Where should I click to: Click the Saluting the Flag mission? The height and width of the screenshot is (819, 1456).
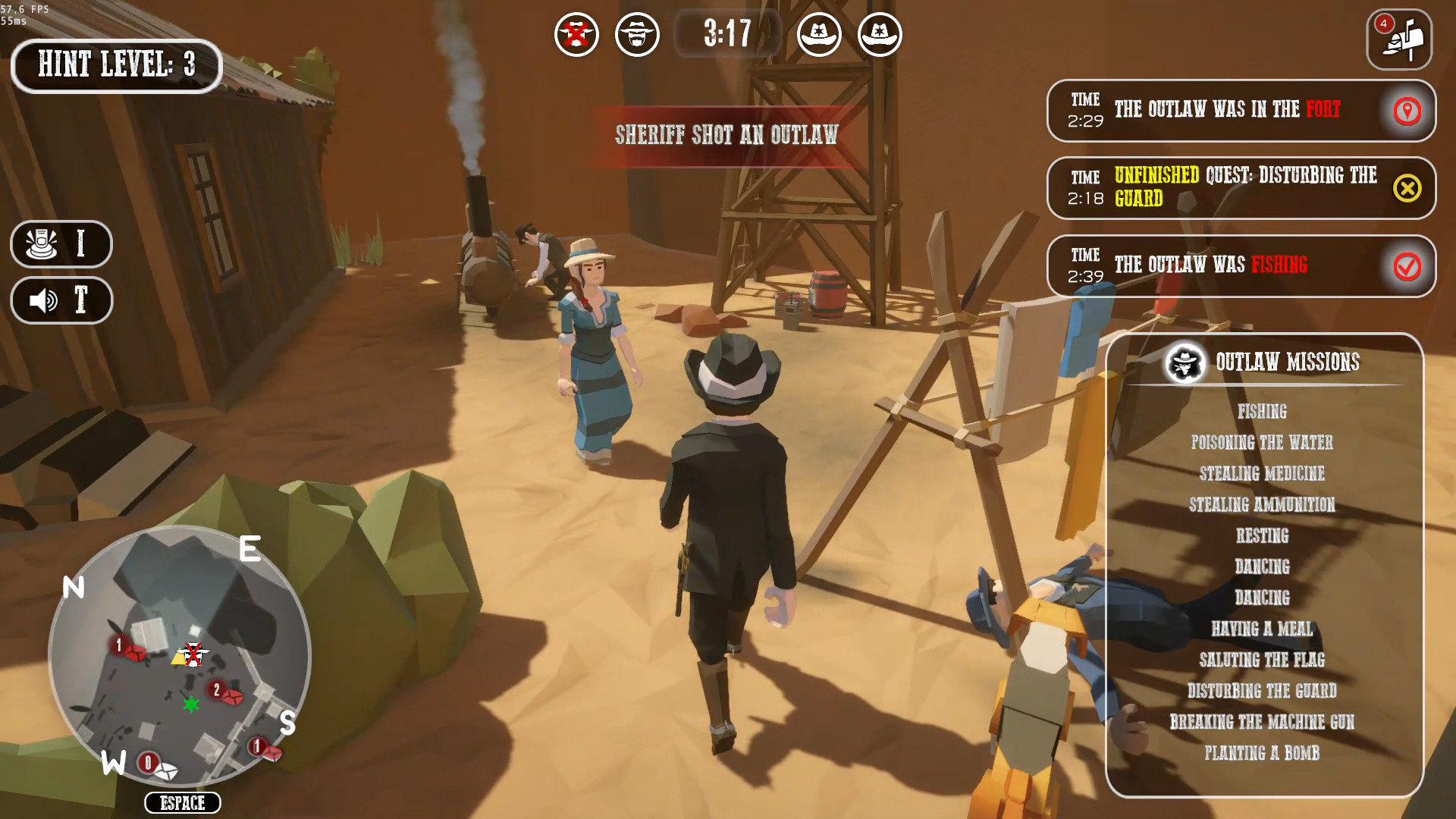[x=1262, y=660]
